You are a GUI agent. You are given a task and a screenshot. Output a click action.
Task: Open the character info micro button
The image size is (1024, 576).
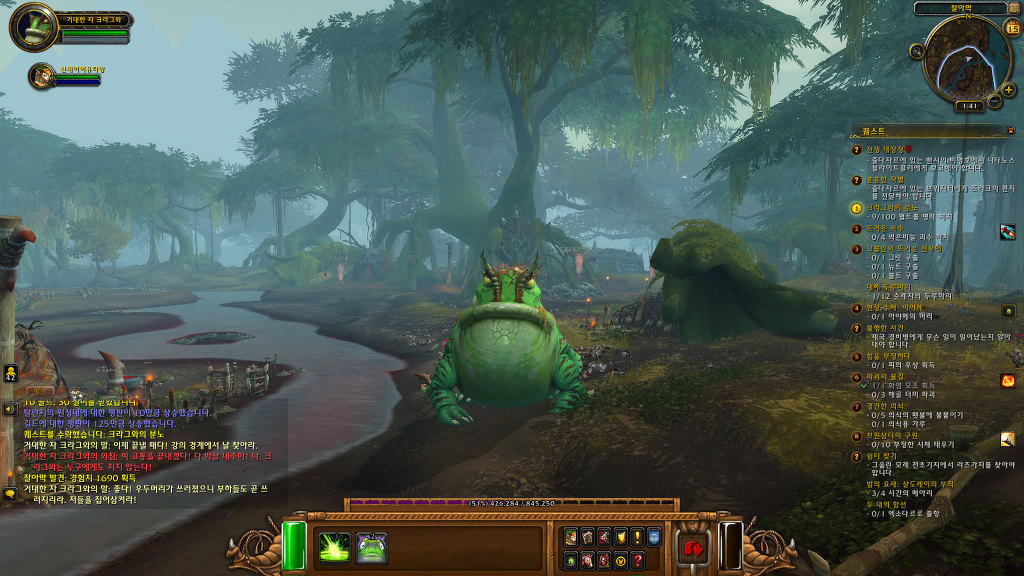pyautogui.click(x=569, y=537)
